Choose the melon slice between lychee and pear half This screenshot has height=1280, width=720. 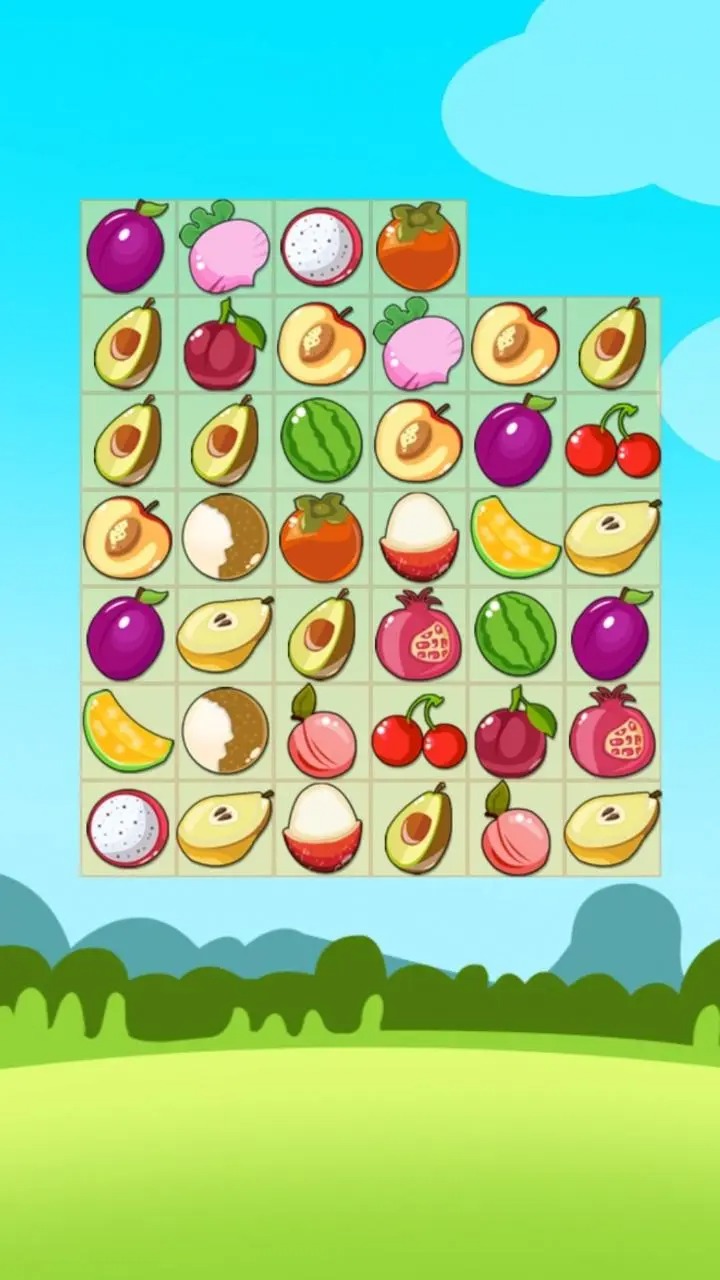515,537
